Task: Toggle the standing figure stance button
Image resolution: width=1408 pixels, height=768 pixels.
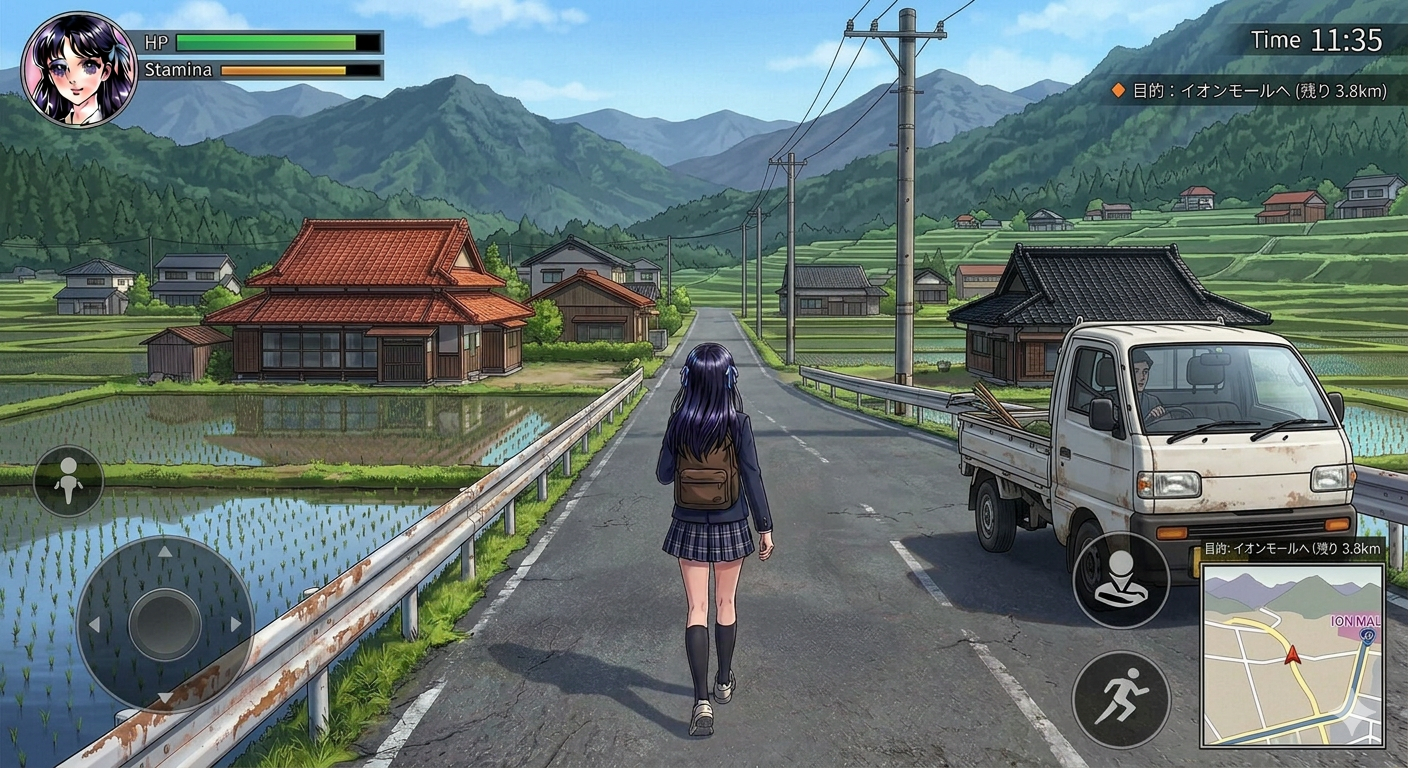Action: 68,481
